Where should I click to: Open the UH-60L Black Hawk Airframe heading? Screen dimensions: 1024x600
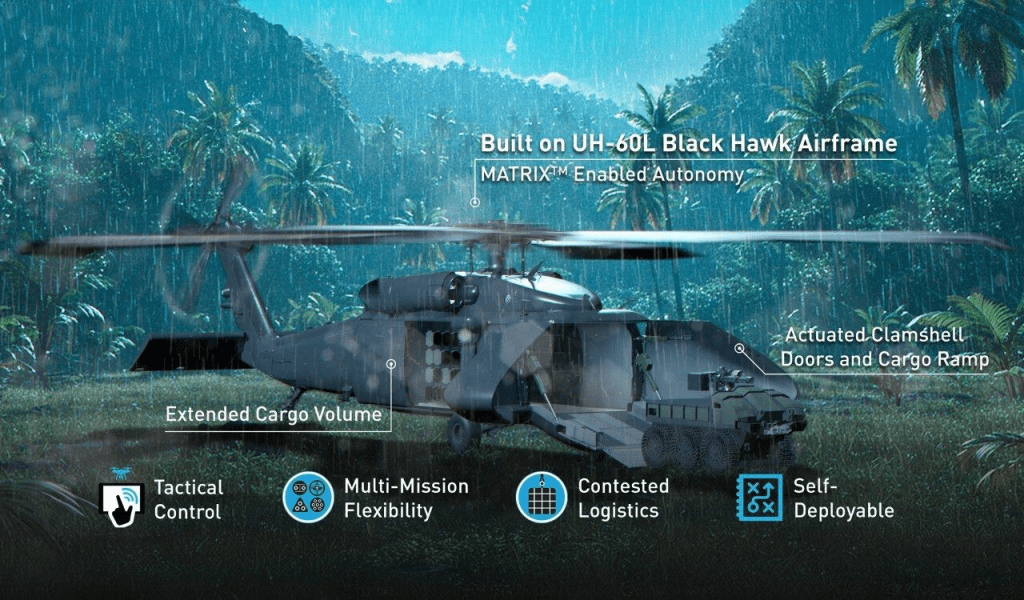(x=688, y=143)
